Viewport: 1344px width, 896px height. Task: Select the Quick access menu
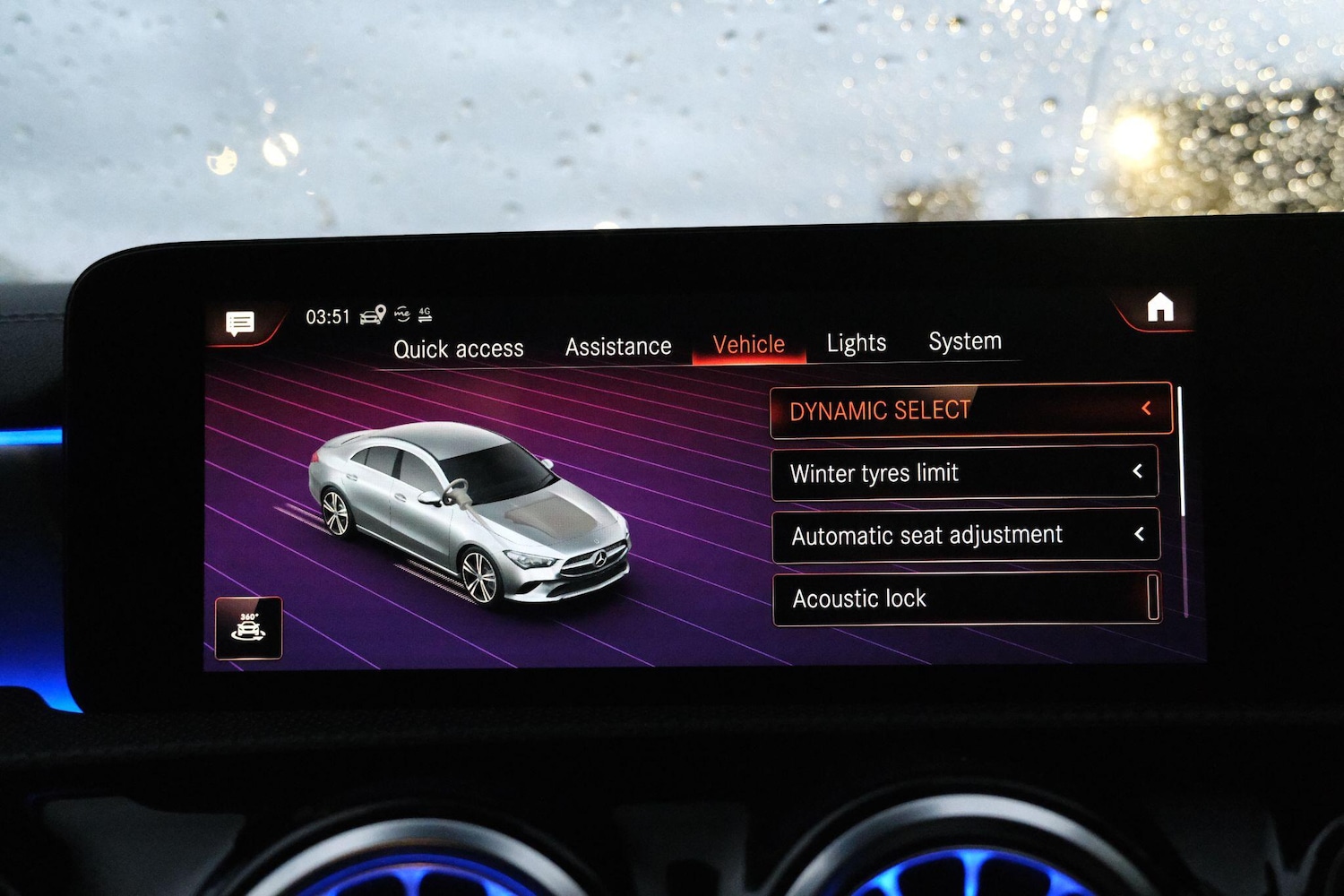tap(458, 348)
